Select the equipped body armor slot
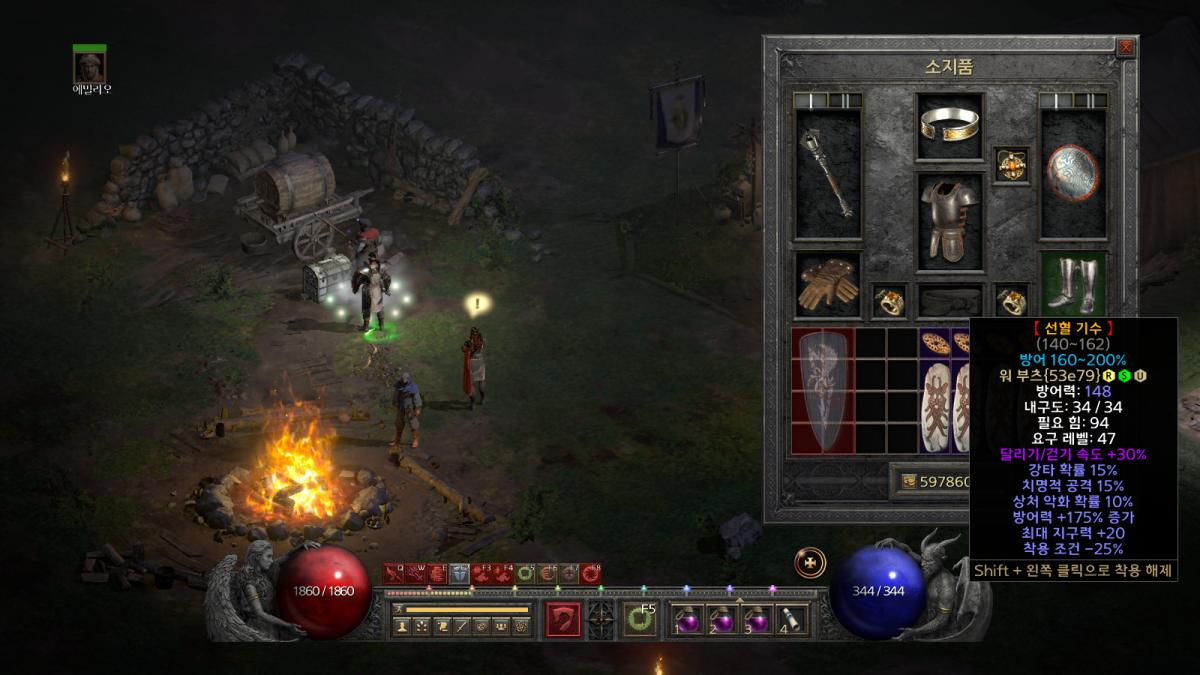1200x675 pixels. pos(949,220)
